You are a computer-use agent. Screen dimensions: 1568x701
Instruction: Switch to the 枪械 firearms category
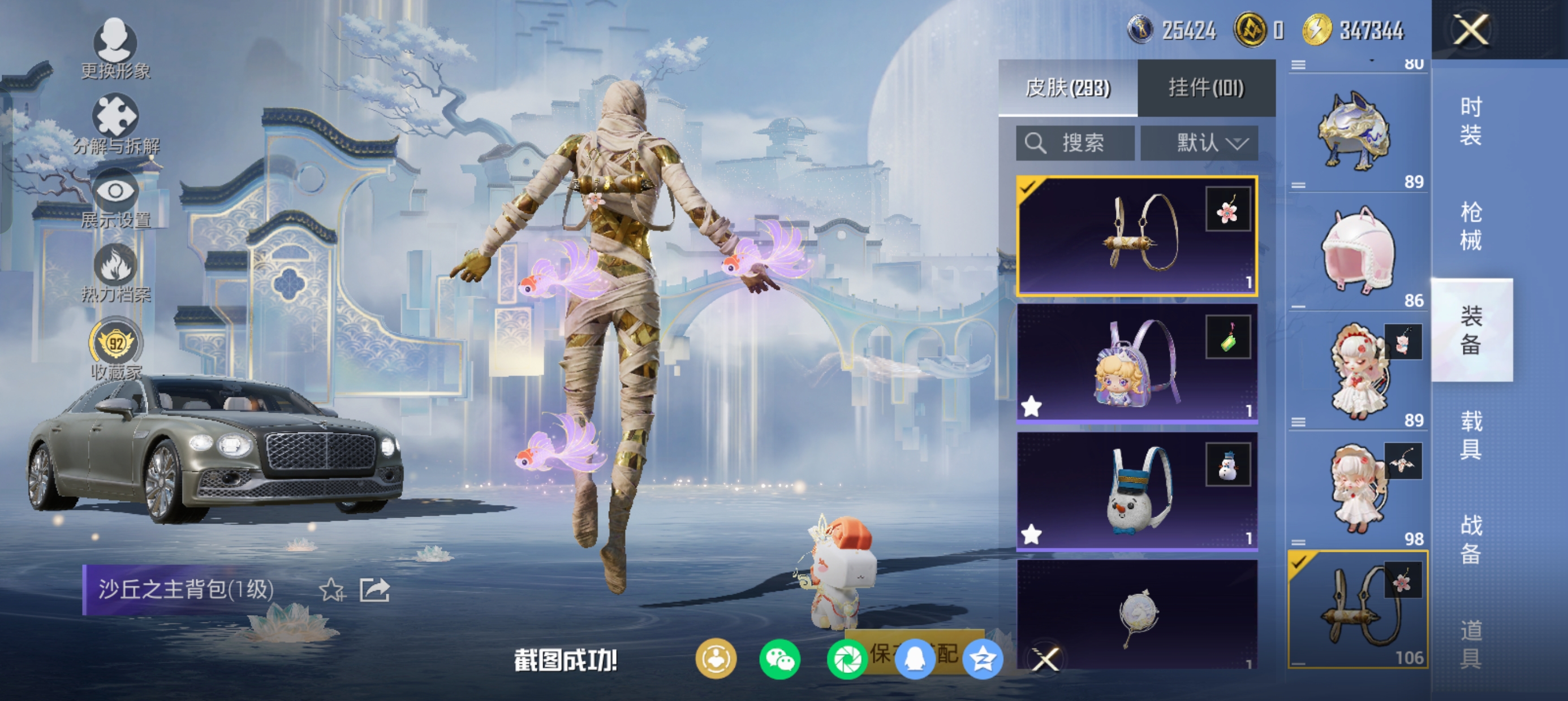pyautogui.click(x=1471, y=226)
